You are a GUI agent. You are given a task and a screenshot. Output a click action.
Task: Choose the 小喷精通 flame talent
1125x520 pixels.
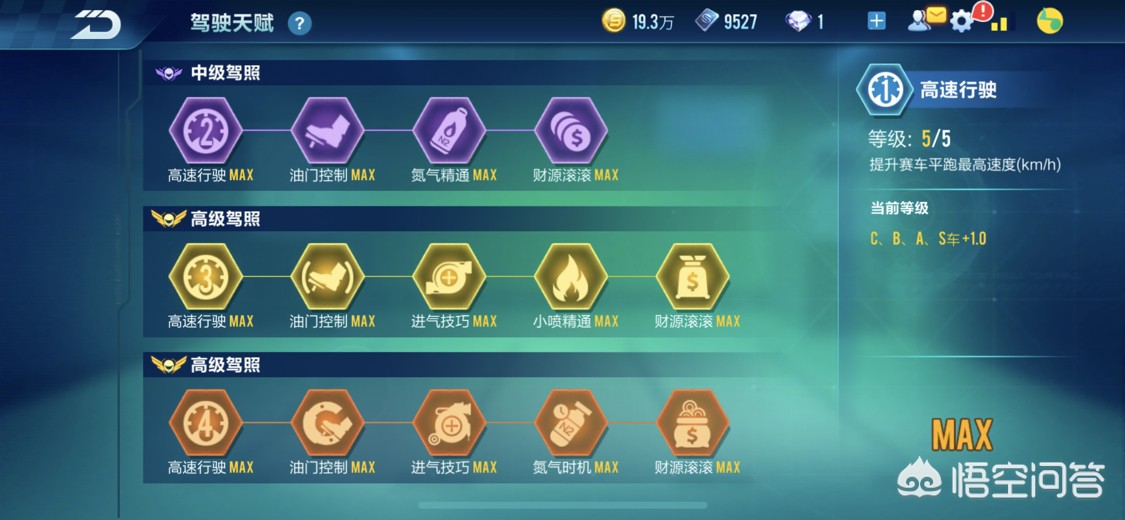point(571,277)
